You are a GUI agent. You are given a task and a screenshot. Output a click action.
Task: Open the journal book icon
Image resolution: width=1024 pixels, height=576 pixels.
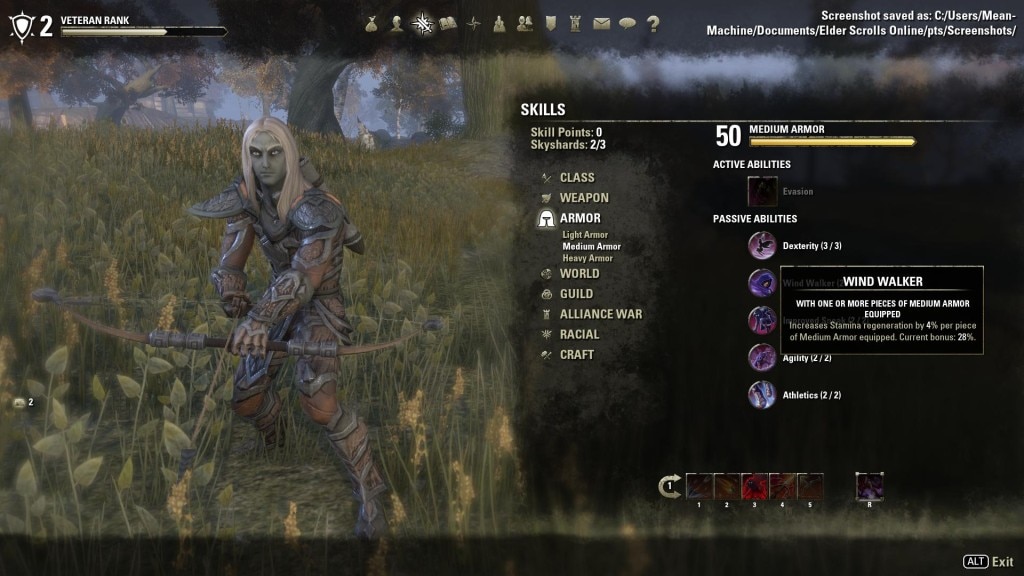tap(449, 24)
